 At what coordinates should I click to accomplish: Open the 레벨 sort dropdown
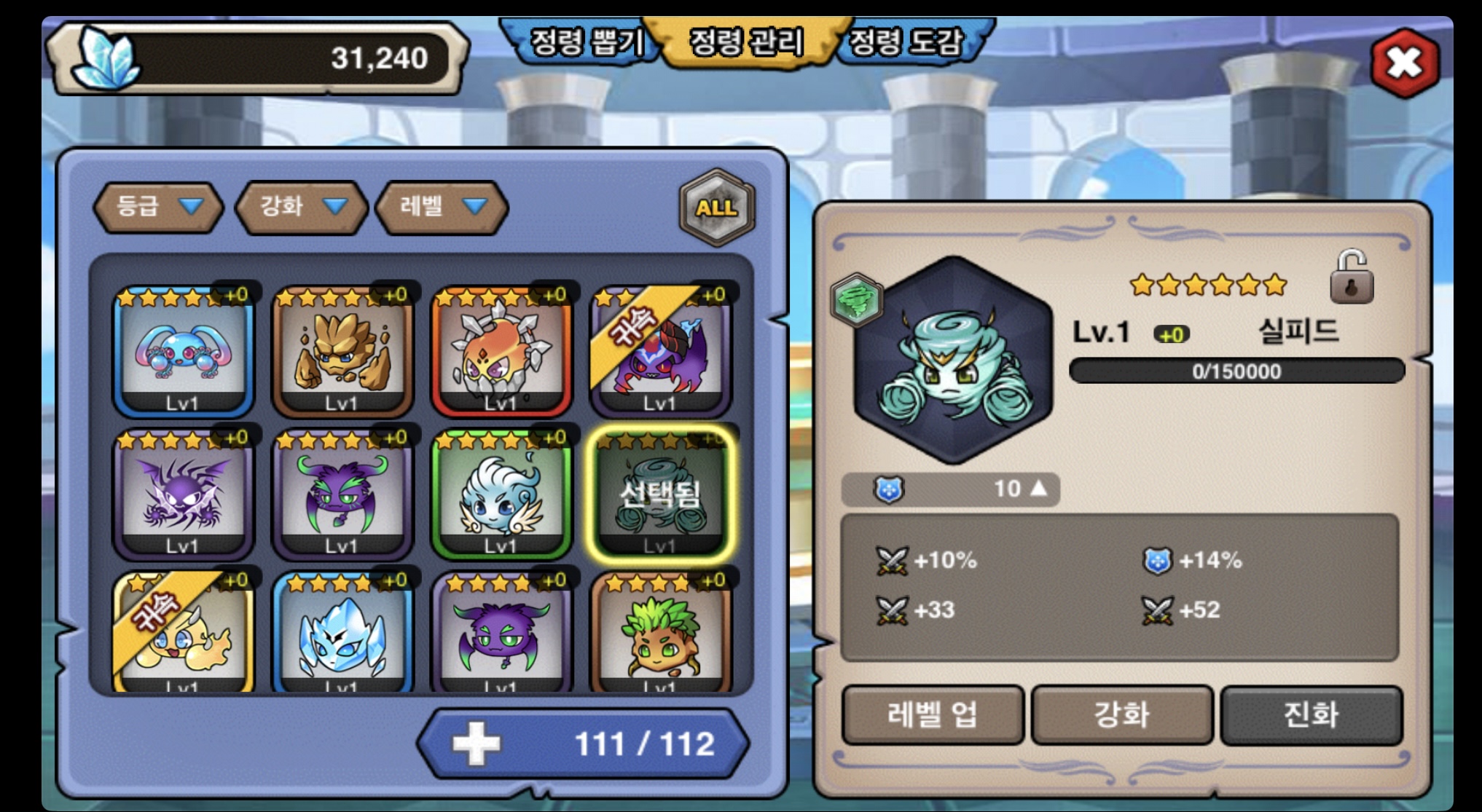[x=441, y=208]
